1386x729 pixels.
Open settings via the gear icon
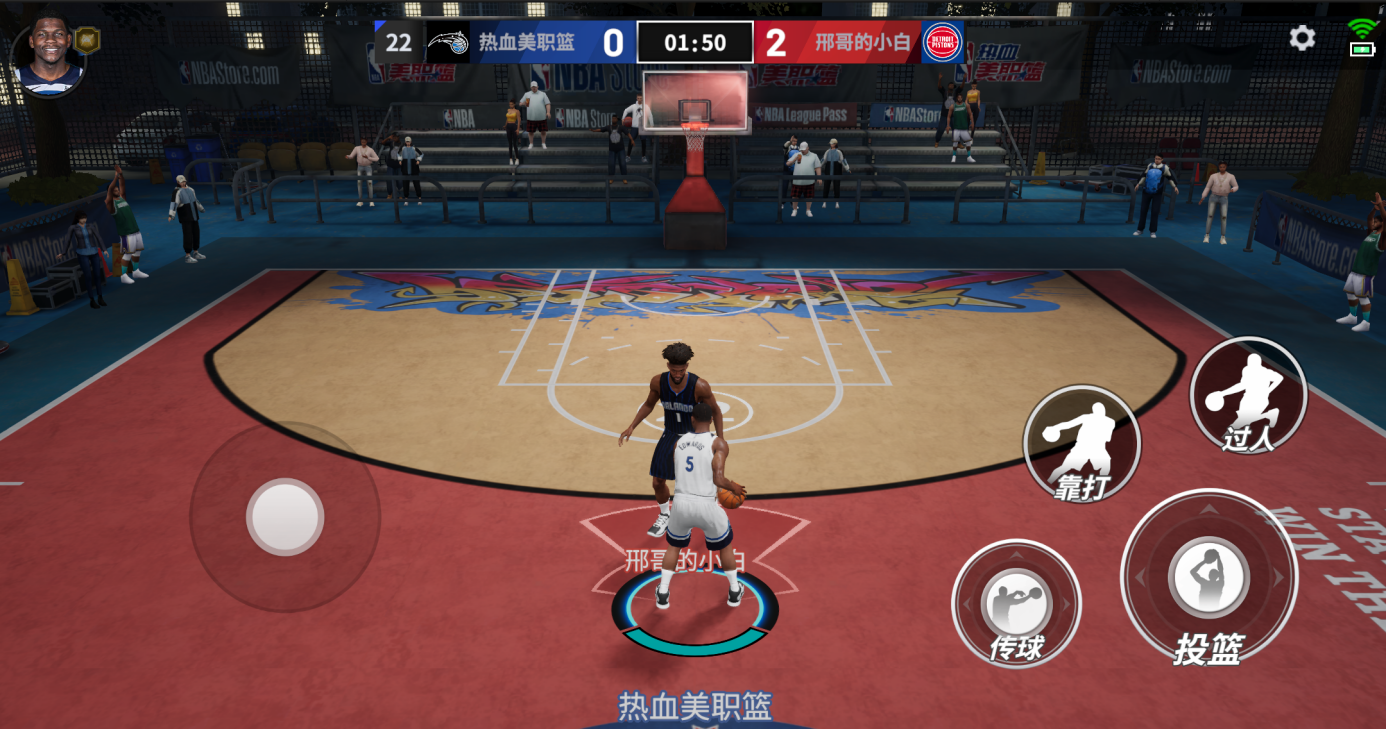(1302, 39)
